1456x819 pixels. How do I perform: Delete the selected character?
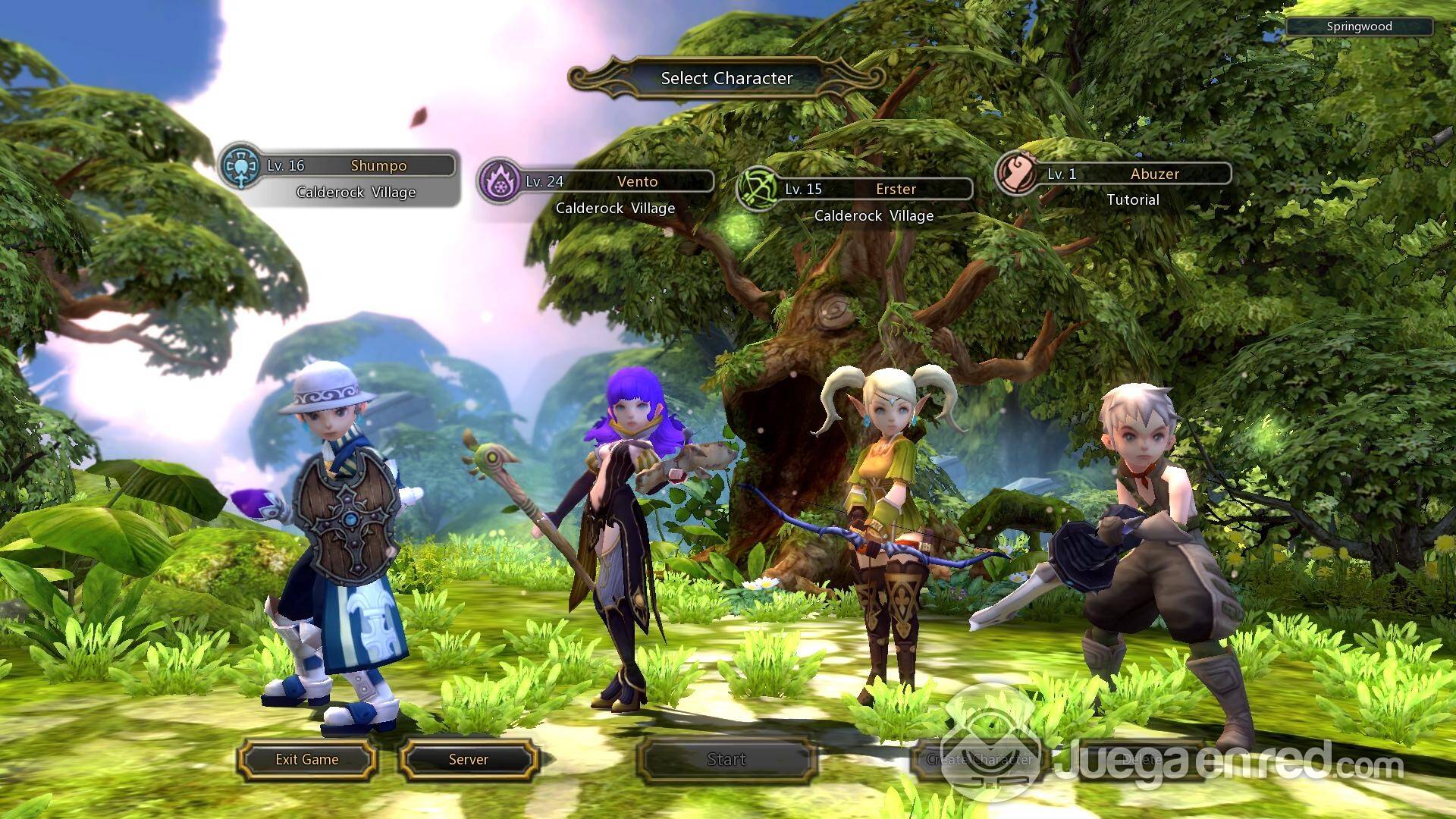coord(1142,760)
